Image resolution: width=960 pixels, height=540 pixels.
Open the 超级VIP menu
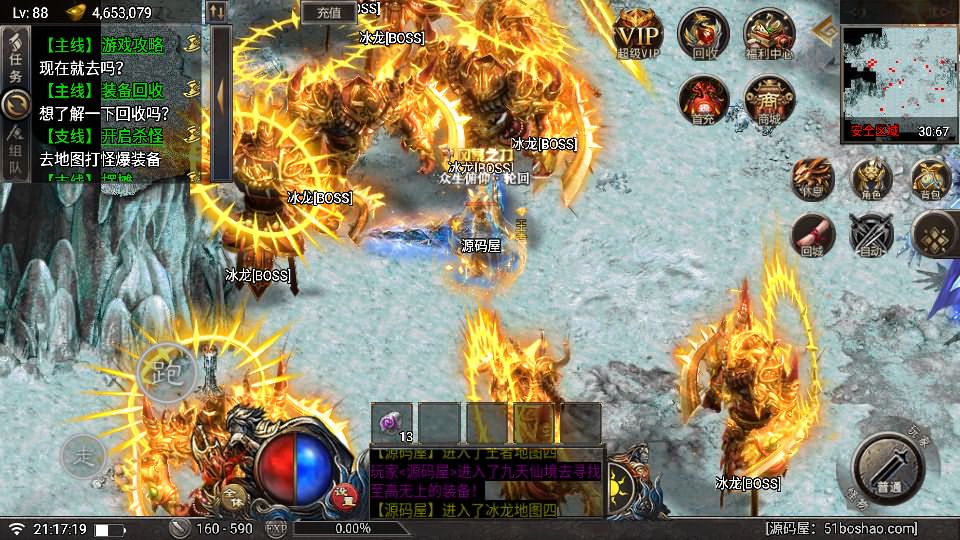(x=639, y=33)
